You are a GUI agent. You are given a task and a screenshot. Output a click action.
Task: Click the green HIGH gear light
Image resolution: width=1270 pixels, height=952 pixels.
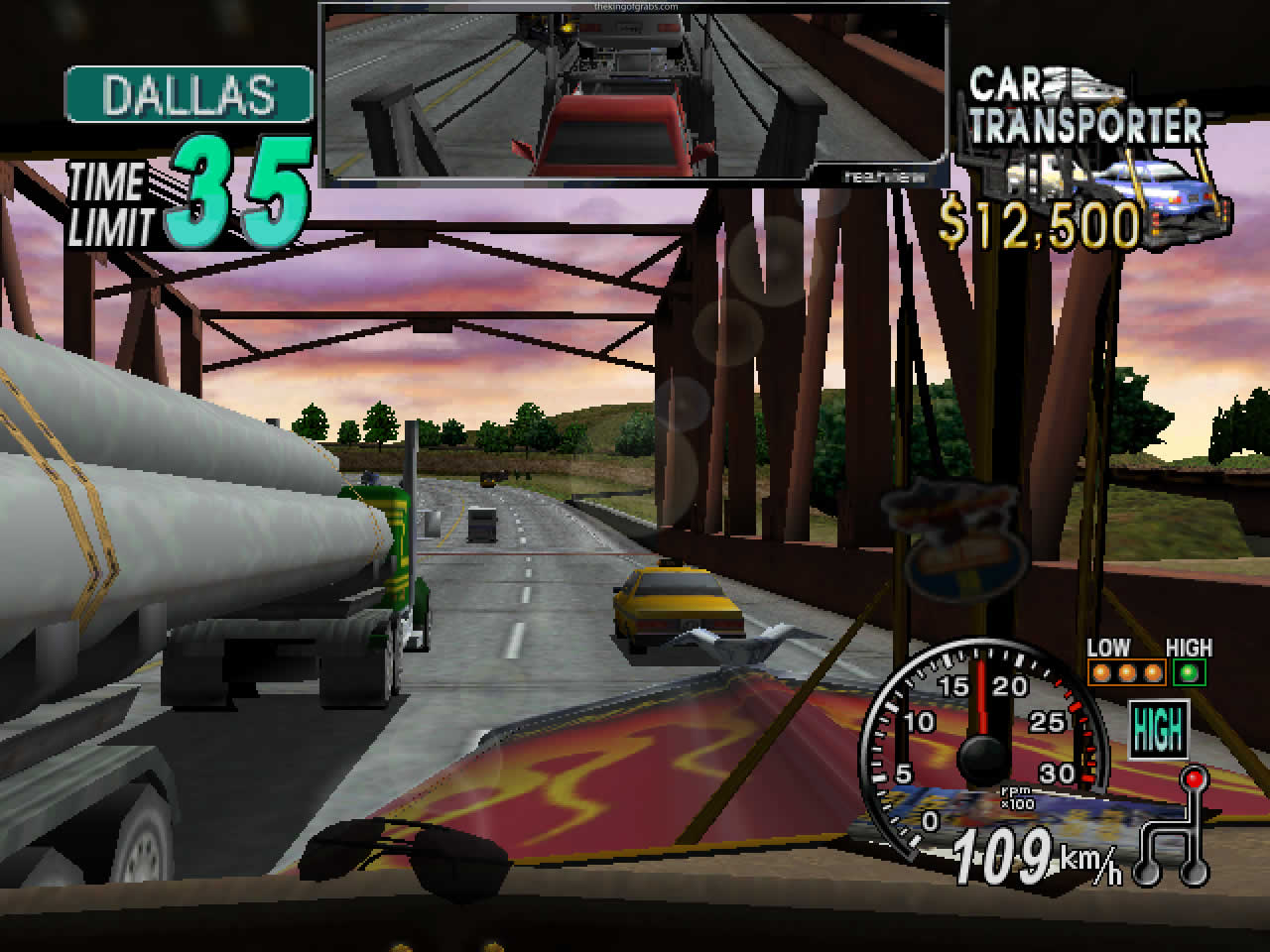tap(1188, 673)
